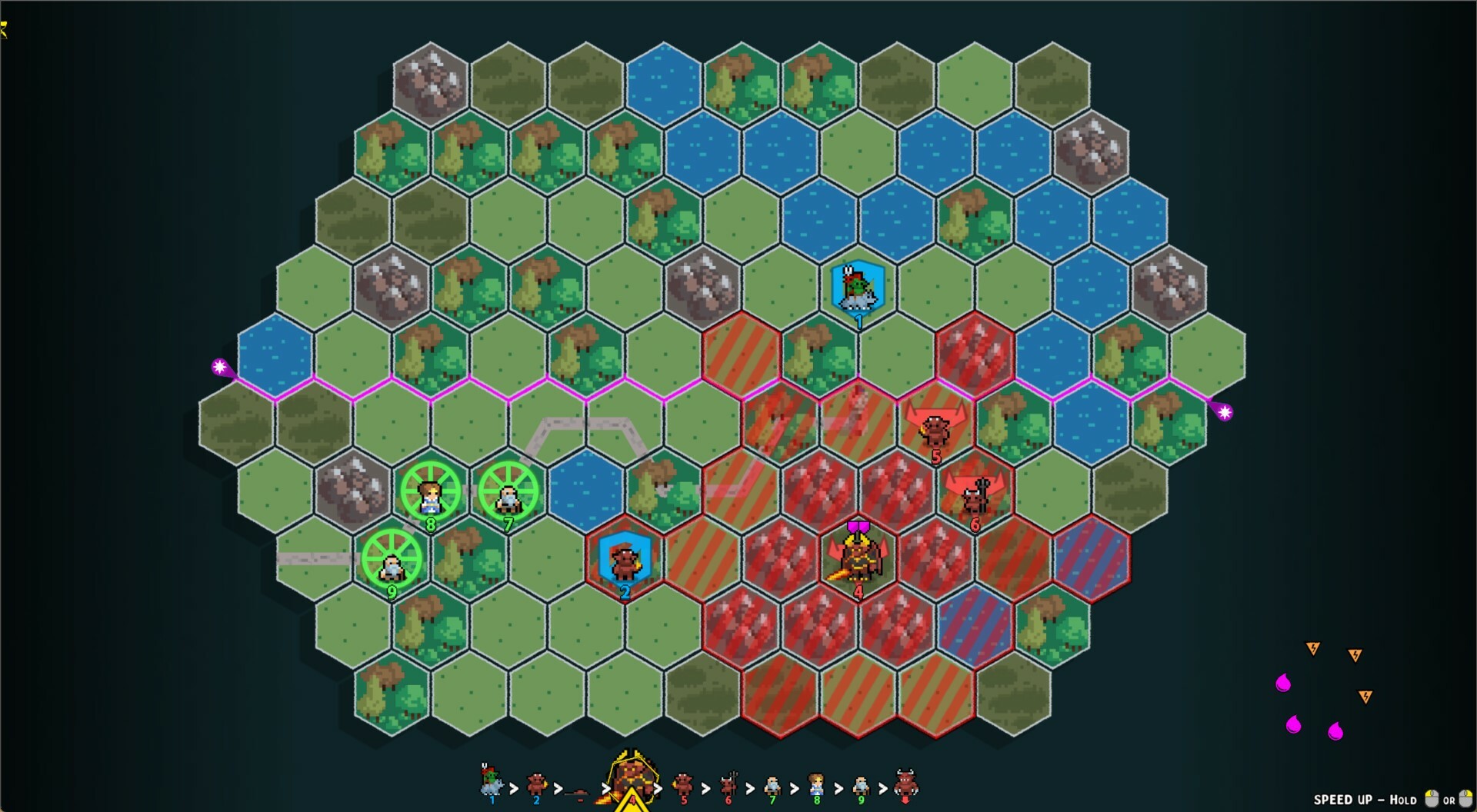Select villager unit 8 in green ring
Screen dimensions: 1477x812
tap(429, 492)
